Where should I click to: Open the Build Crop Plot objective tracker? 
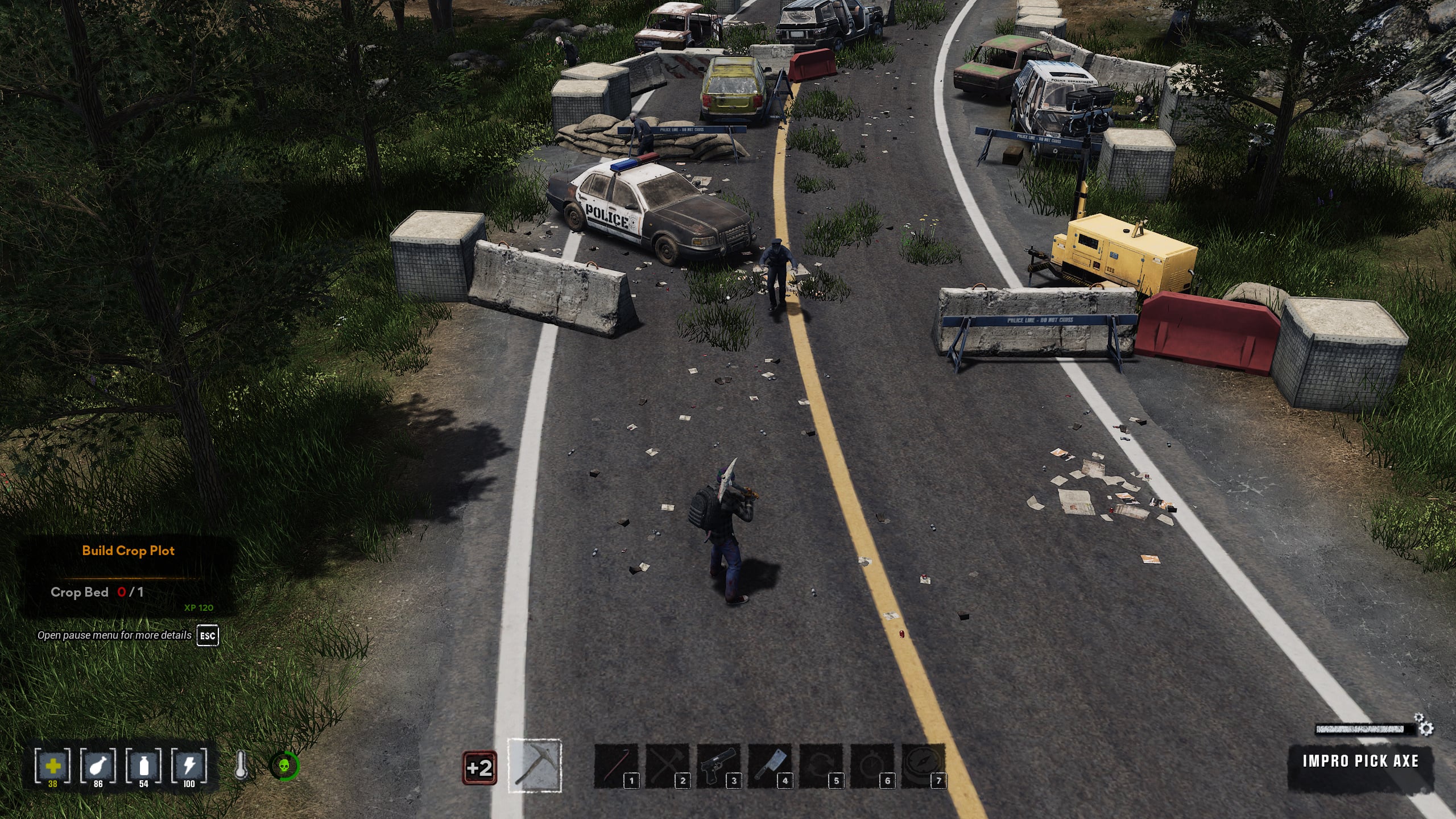click(128, 551)
